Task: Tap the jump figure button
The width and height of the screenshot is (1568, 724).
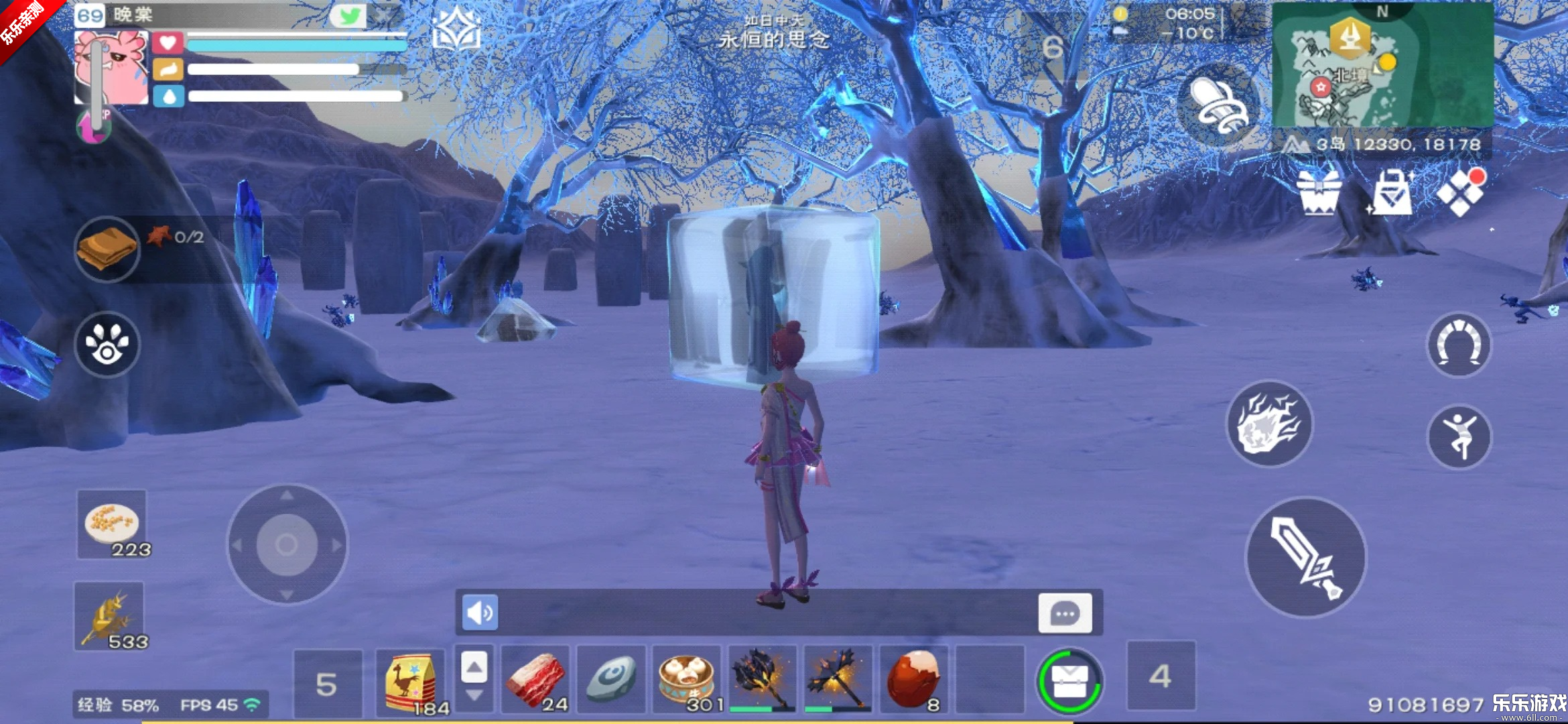Action: [1459, 437]
